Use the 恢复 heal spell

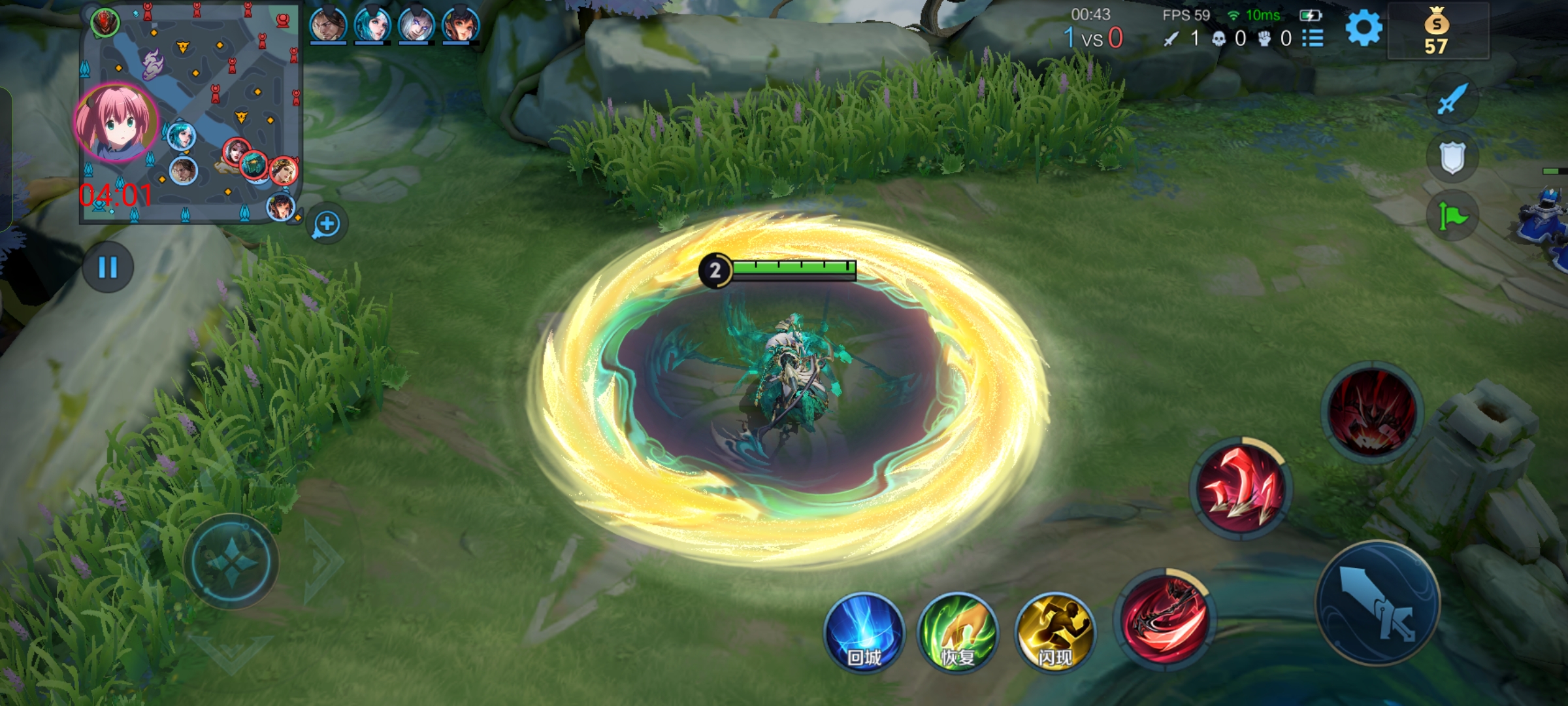[x=958, y=633]
